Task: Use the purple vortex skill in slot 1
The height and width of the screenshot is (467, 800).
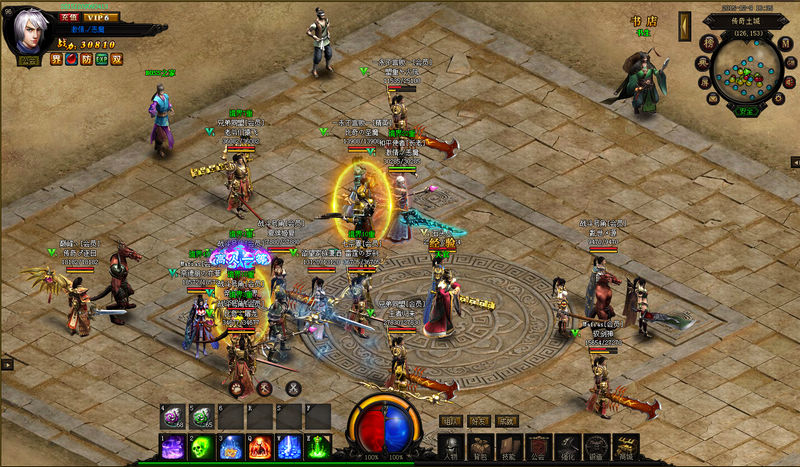Action: tap(172, 447)
